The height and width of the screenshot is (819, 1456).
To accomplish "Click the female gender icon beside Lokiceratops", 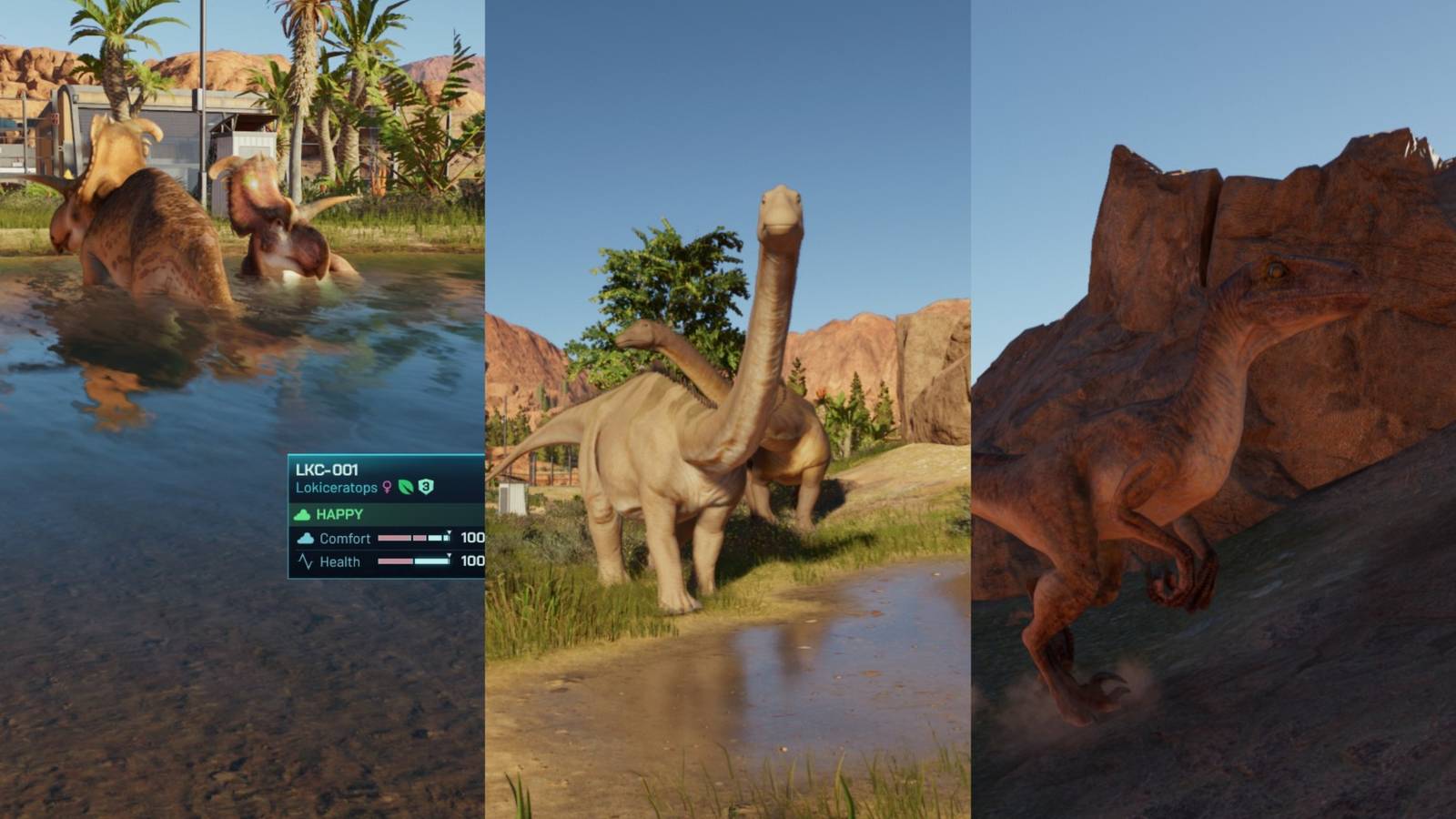I will coord(387,488).
